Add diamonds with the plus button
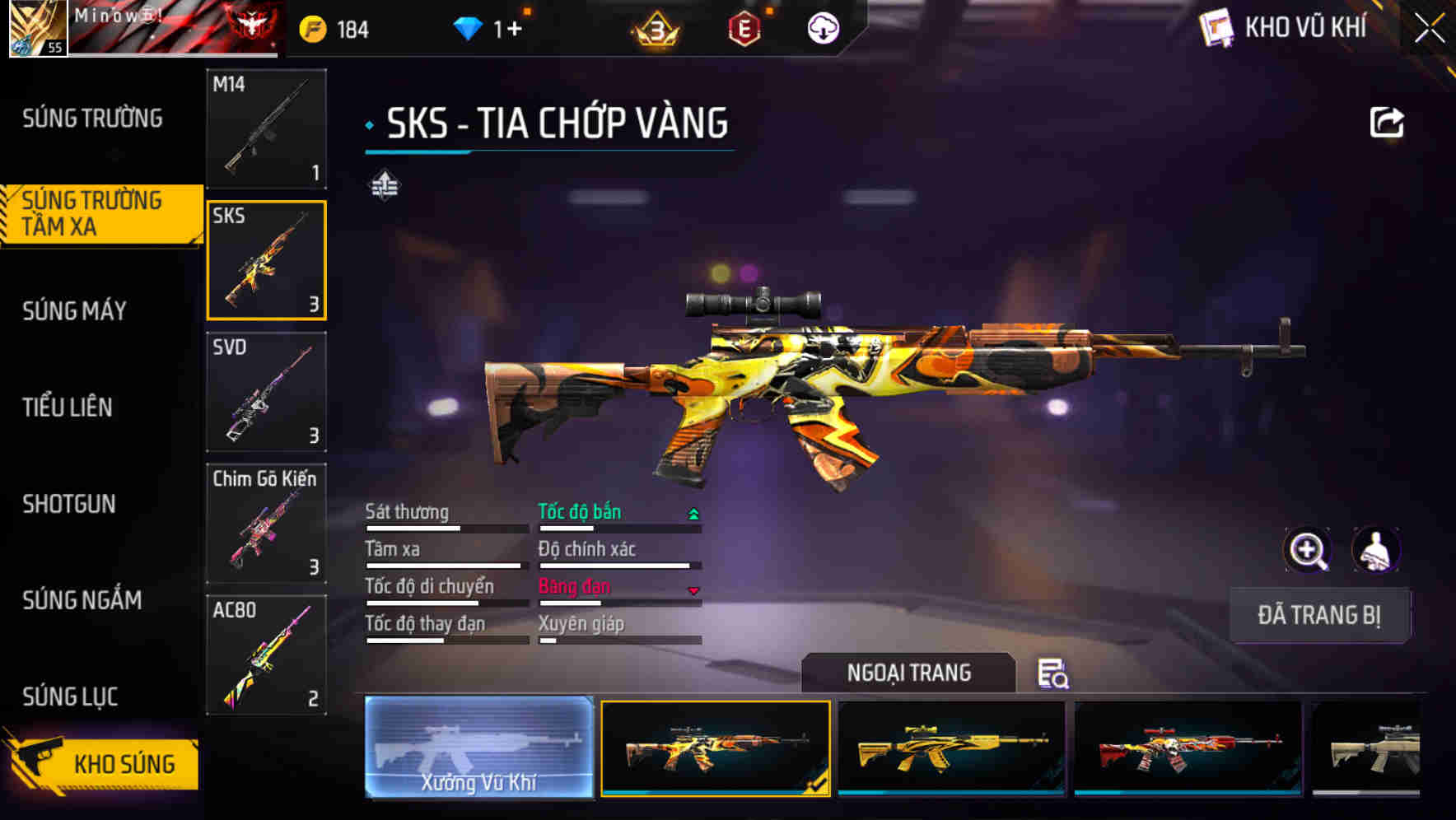Screen dimensions: 1456x820 pos(514,30)
